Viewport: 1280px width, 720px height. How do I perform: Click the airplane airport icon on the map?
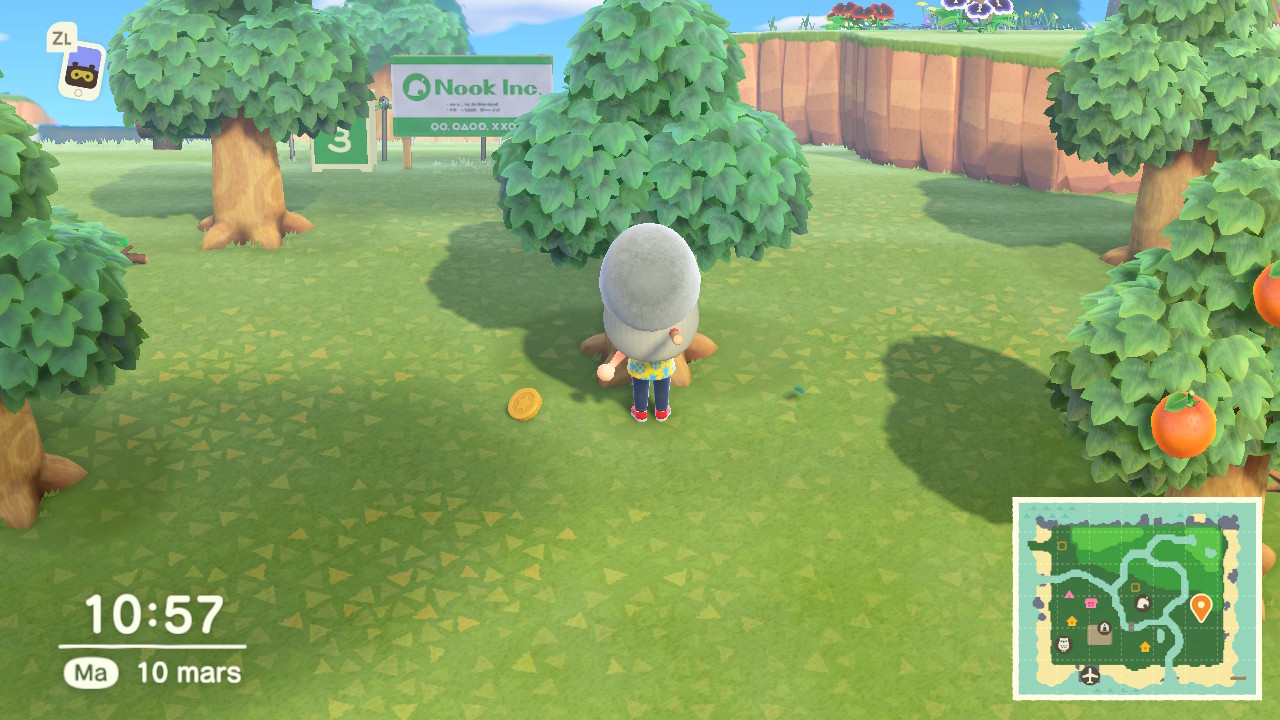coord(1089,675)
